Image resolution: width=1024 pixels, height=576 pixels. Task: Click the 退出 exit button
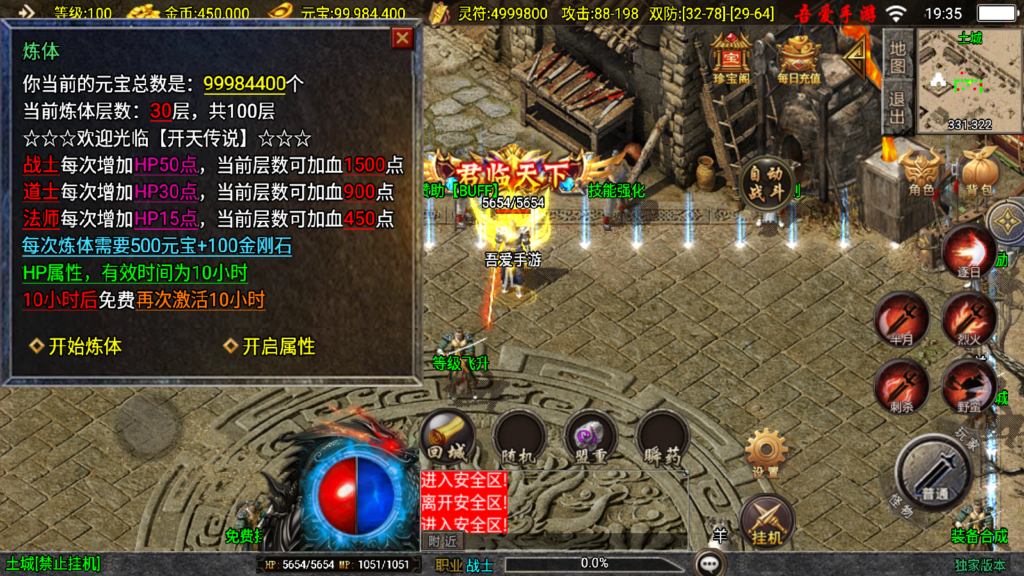[x=897, y=107]
